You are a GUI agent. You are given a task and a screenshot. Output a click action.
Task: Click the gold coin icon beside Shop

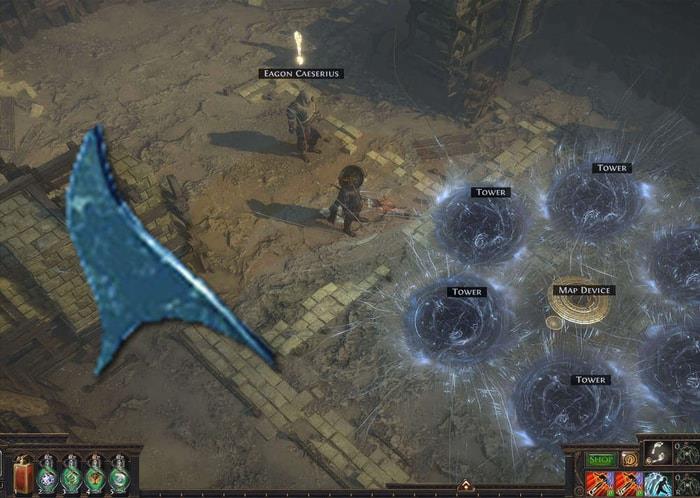coord(629,459)
